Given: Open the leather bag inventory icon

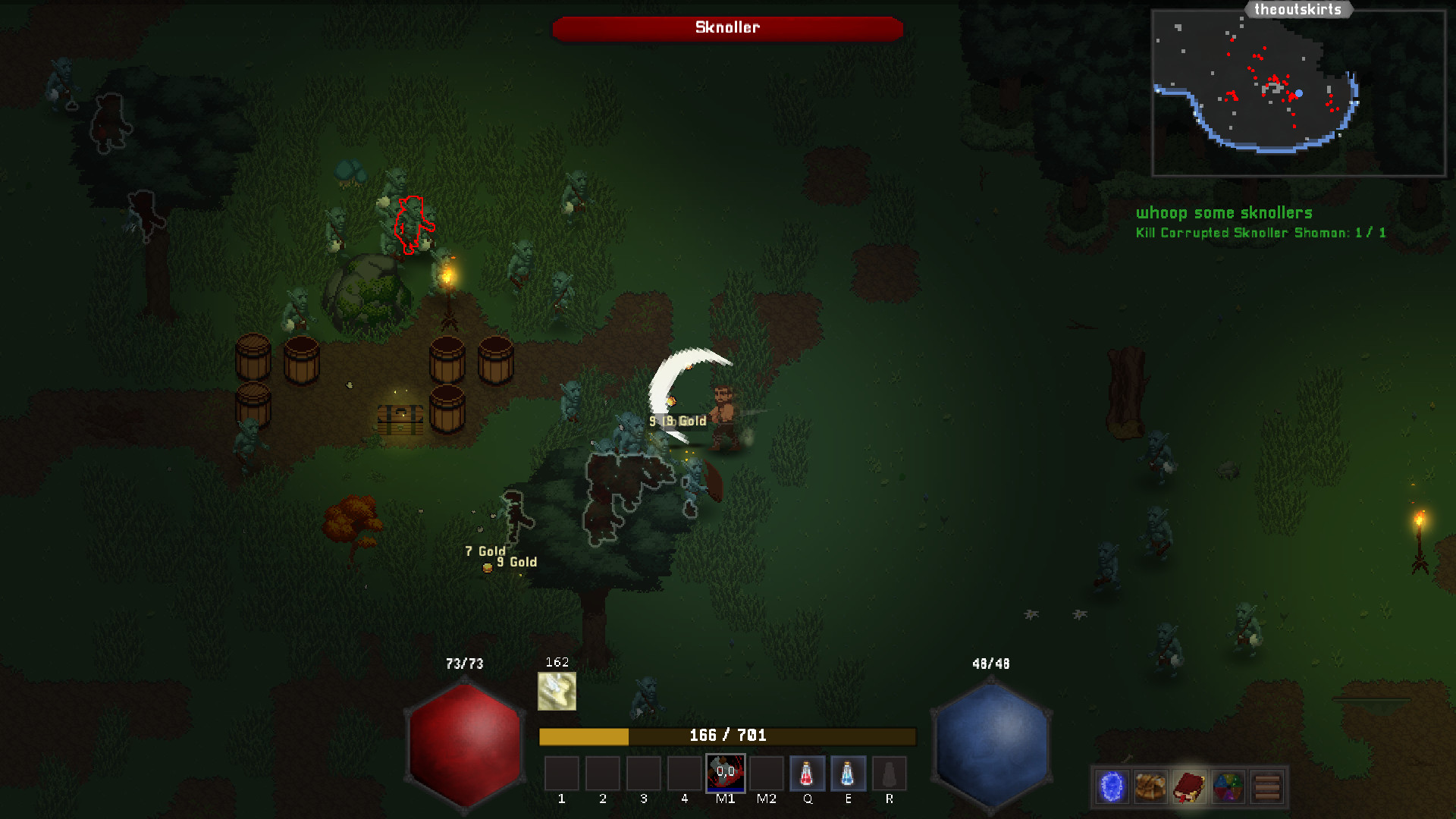Looking at the screenshot, I should tap(1150, 786).
